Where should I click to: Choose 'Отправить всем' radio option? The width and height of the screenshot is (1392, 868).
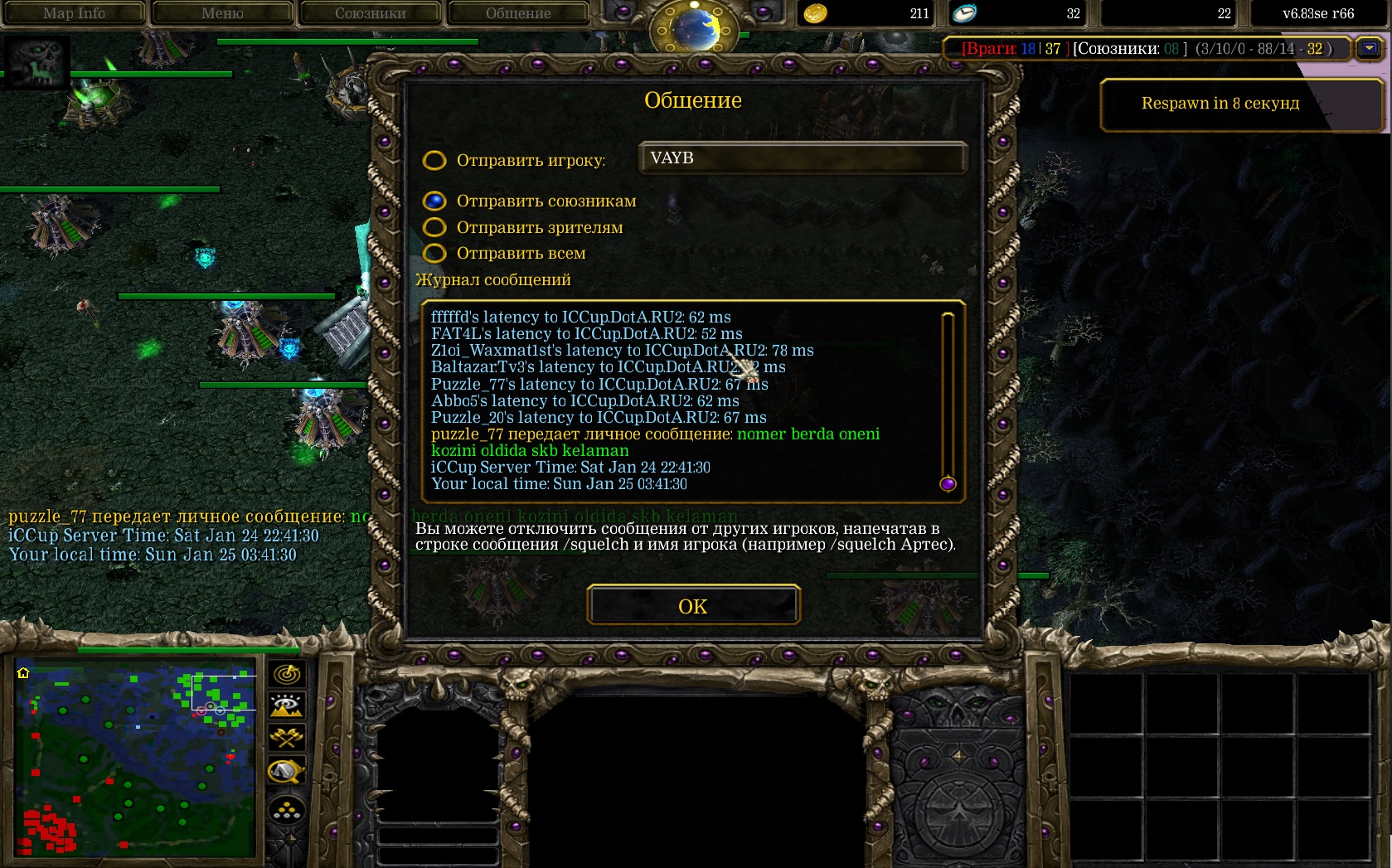[x=434, y=254]
